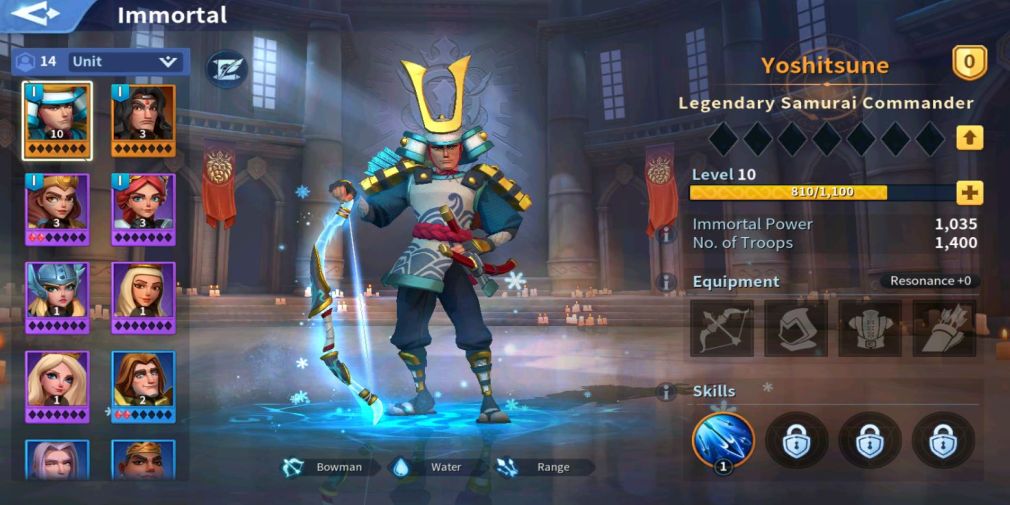
Task: Open the quiver equipment slot
Action: tap(944, 327)
